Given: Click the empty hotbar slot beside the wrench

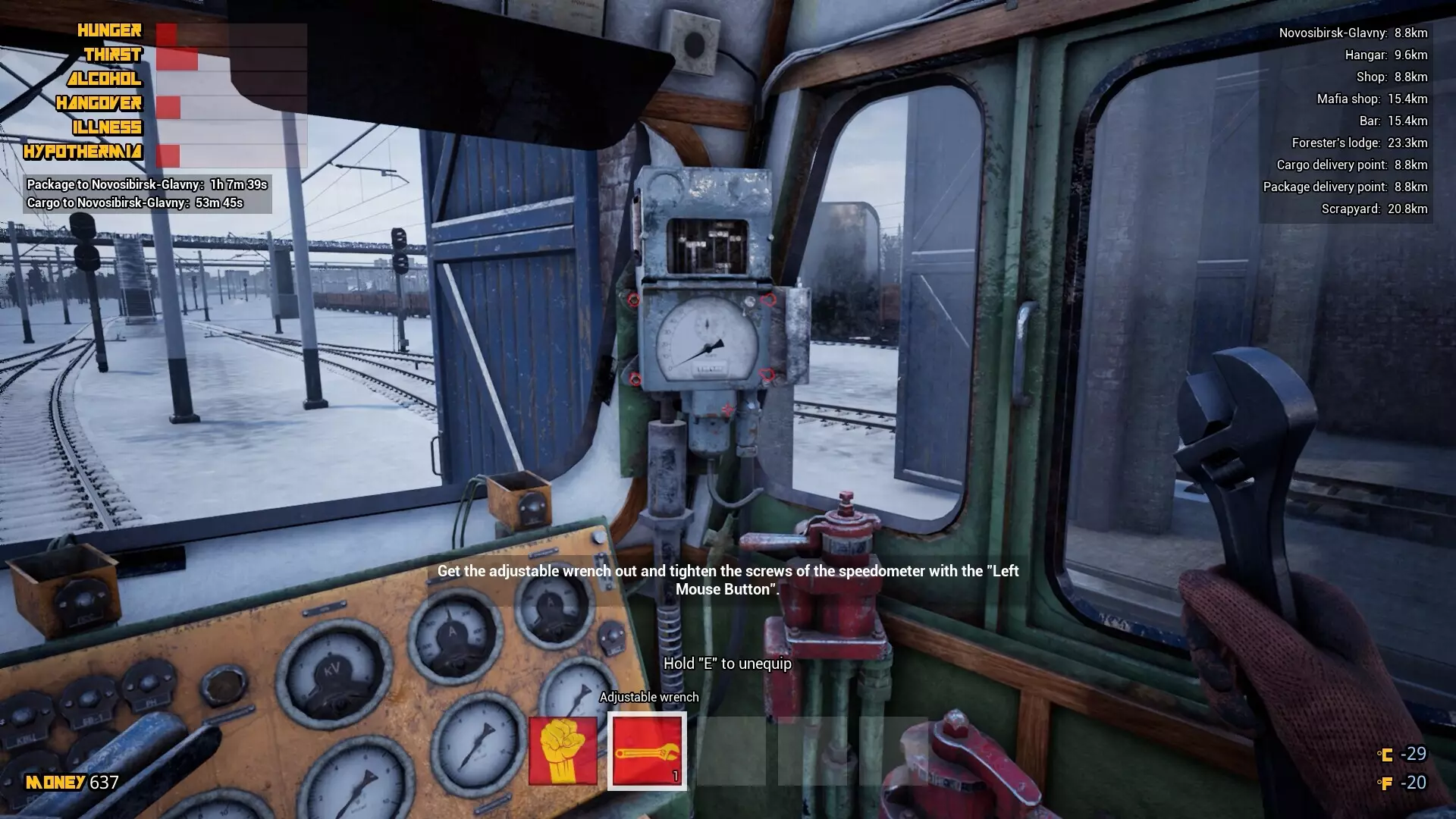Looking at the screenshot, I should [730, 752].
